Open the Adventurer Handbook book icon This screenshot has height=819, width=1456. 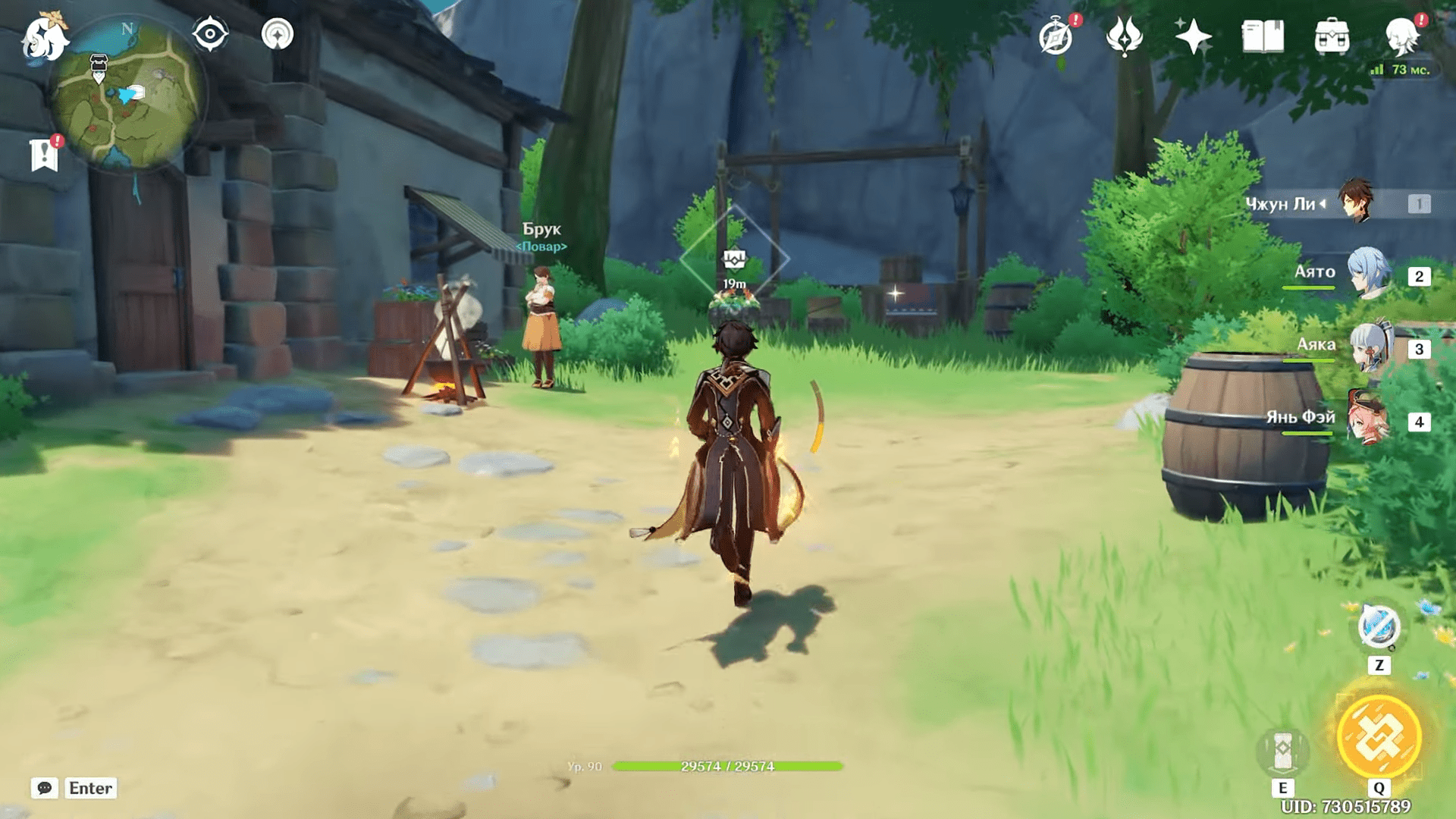[1263, 36]
